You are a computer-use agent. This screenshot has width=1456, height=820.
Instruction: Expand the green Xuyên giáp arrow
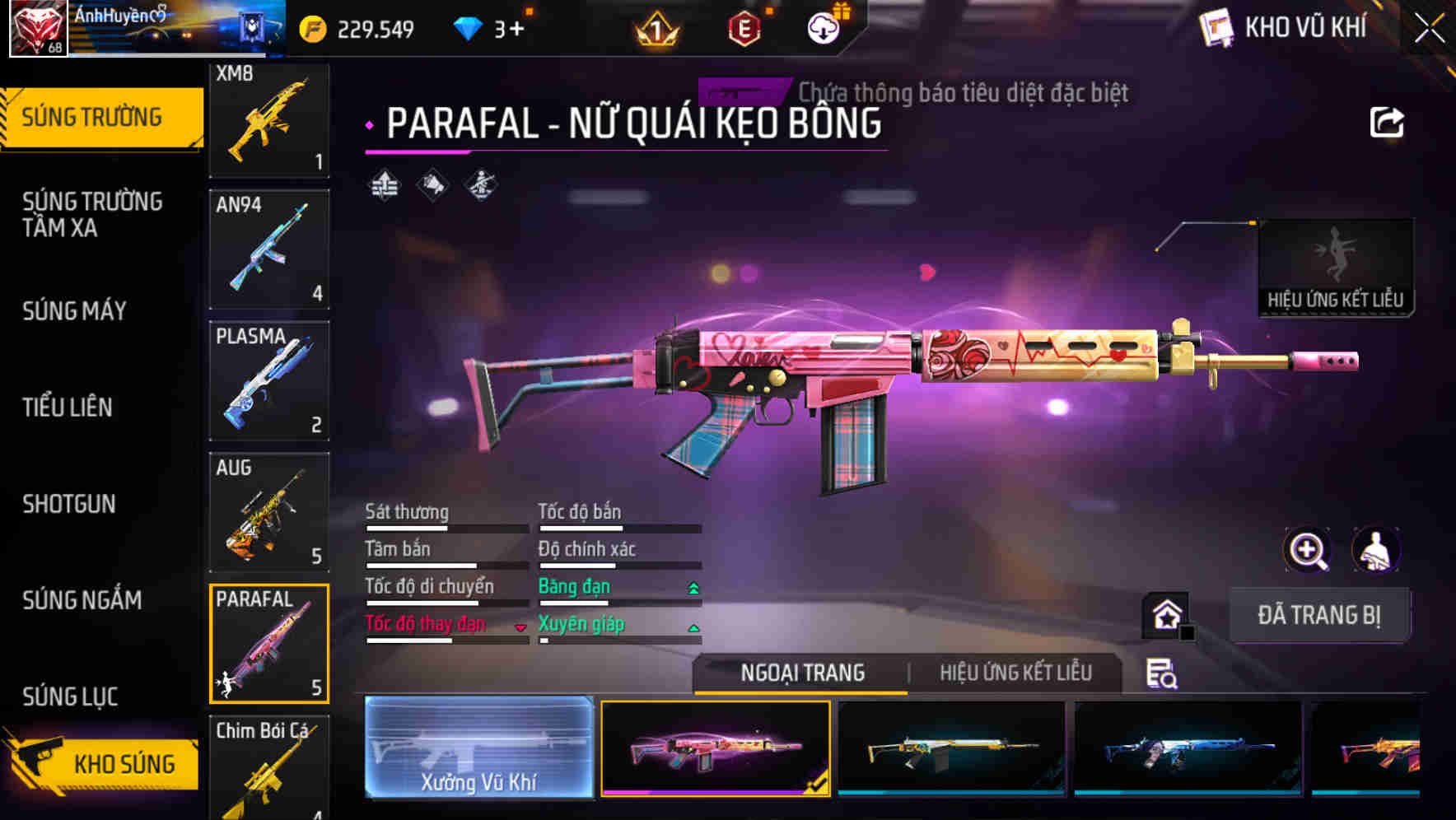[x=693, y=627]
